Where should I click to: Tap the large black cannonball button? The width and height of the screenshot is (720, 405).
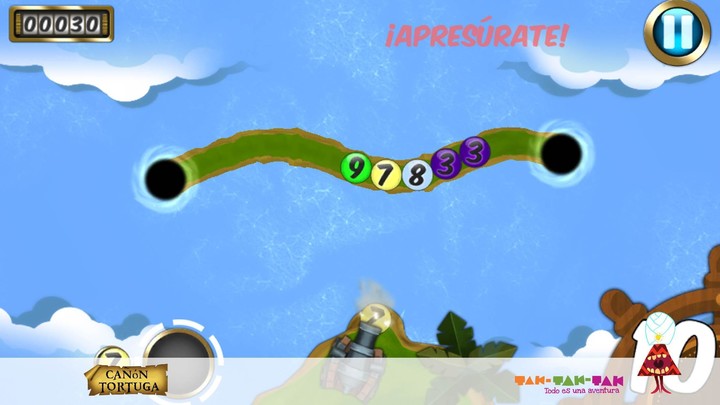click(180, 359)
